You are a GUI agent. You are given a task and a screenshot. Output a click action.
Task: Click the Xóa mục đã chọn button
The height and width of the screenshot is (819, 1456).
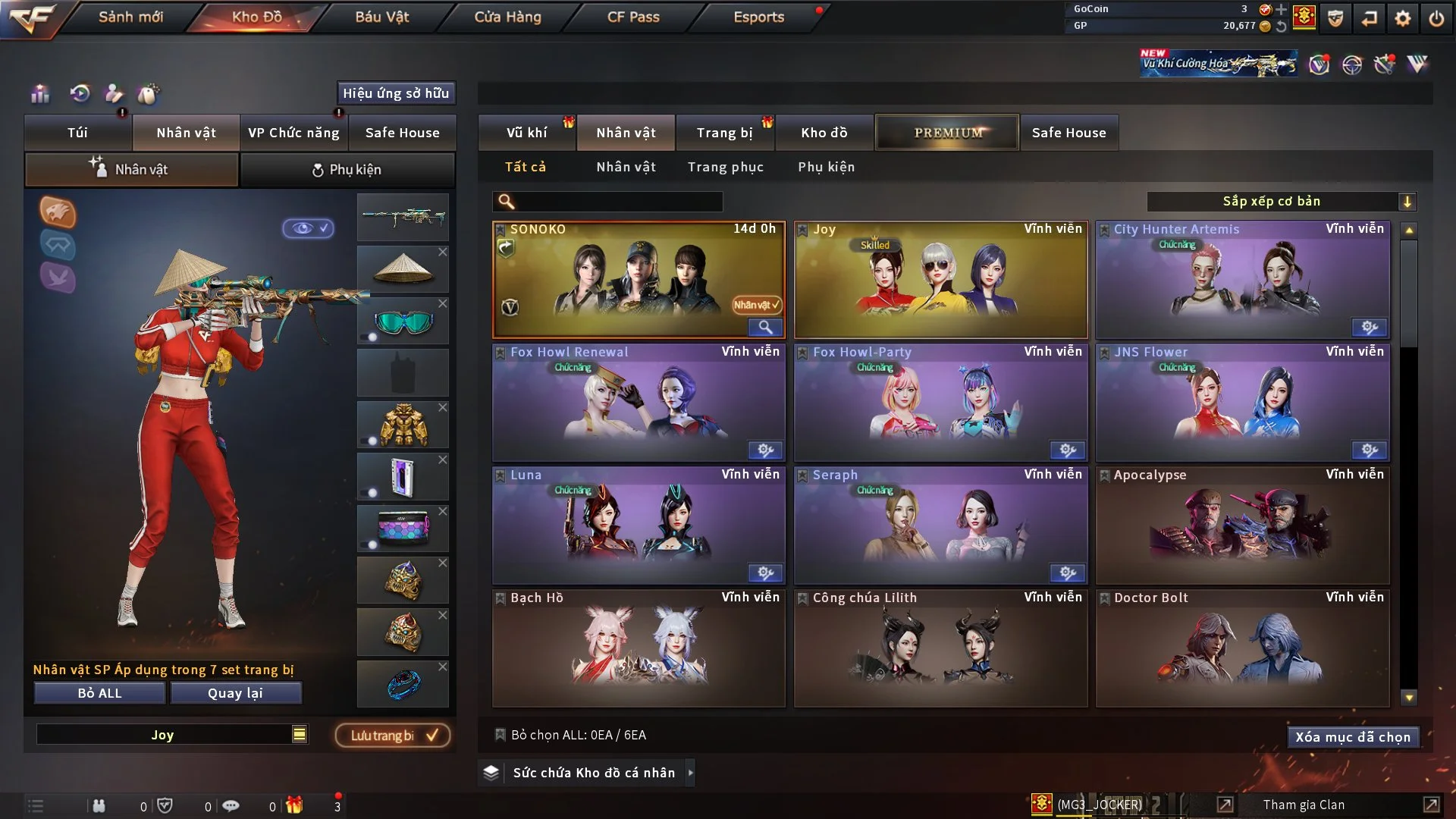pos(1353,736)
